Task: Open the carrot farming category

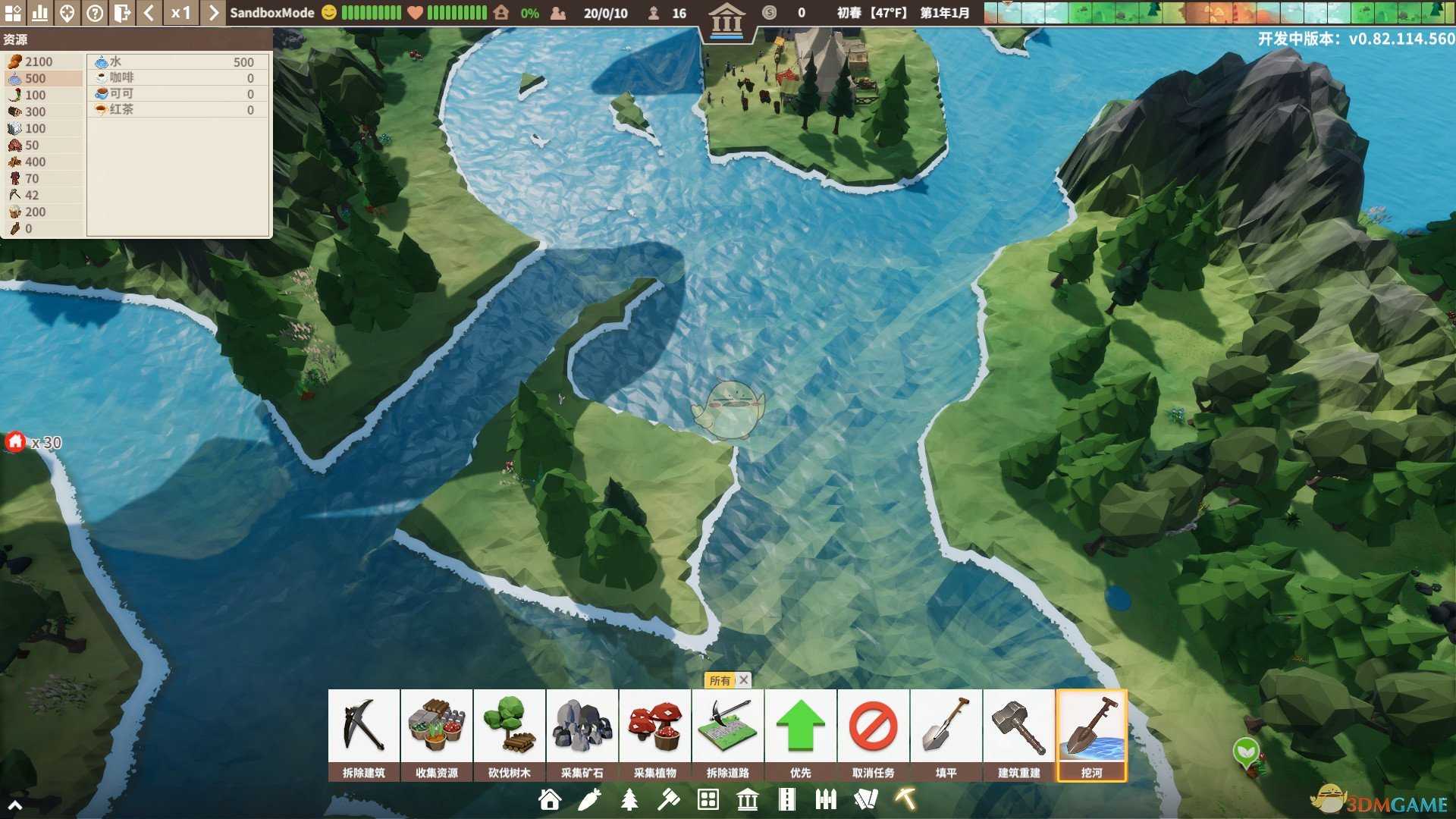Action: 589,799
